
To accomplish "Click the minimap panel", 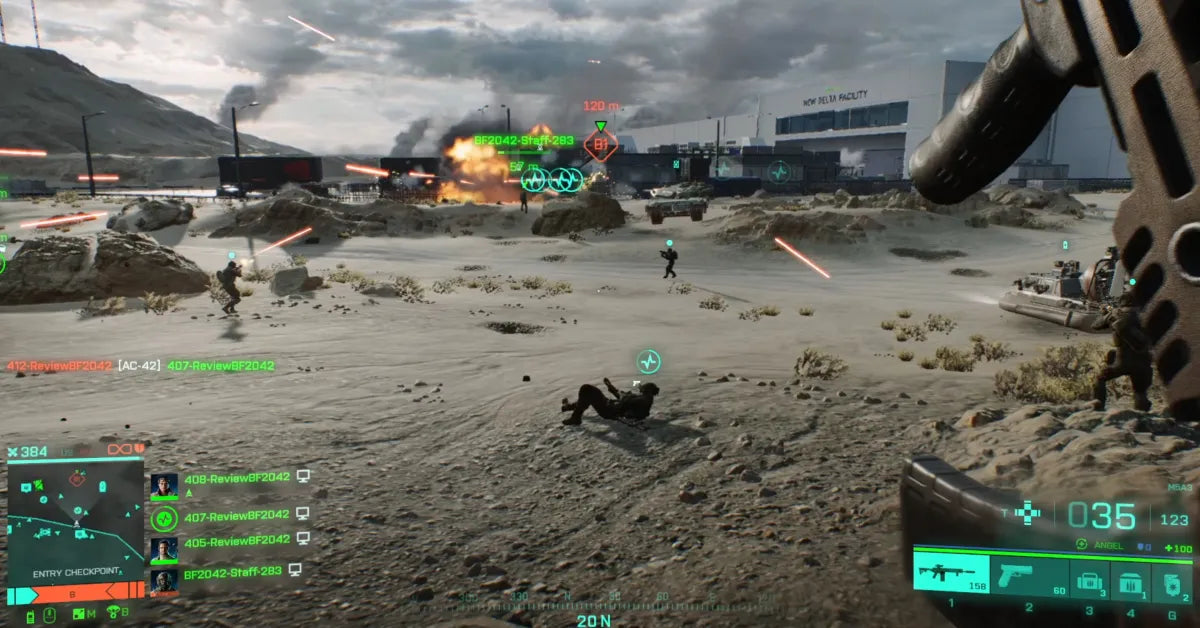I will click(x=75, y=520).
